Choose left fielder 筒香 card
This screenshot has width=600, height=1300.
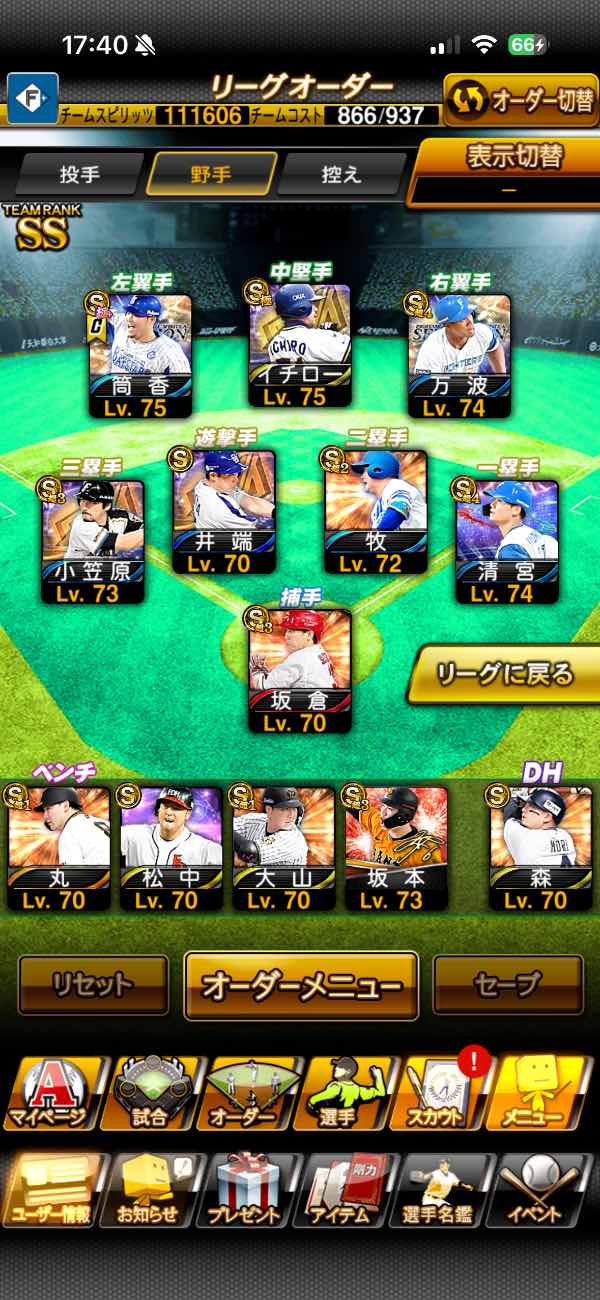(x=140, y=352)
